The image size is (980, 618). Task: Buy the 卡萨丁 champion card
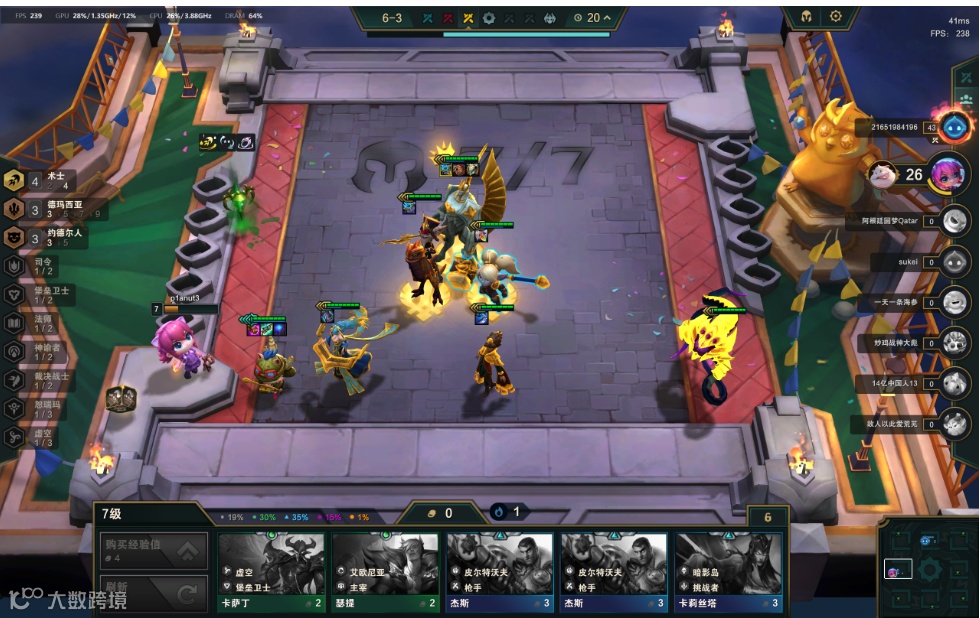(x=271, y=571)
